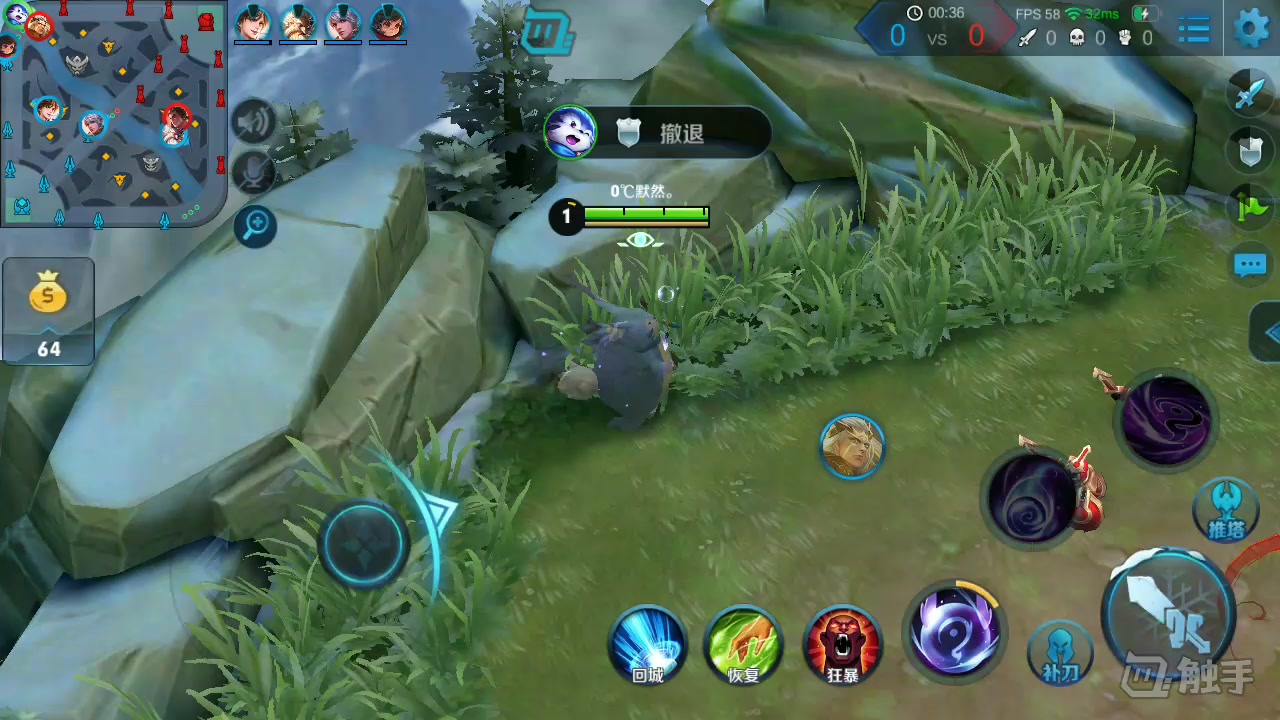Viewport: 1280px width, 720px height.
Task: Open the settings gear menu
Action: (x=1251, y=28)
